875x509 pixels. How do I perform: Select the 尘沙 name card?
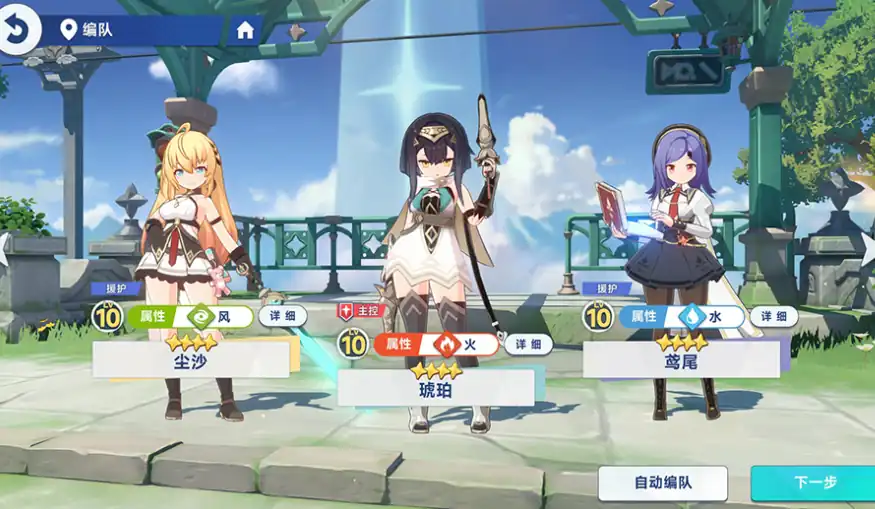click(191, 360)
